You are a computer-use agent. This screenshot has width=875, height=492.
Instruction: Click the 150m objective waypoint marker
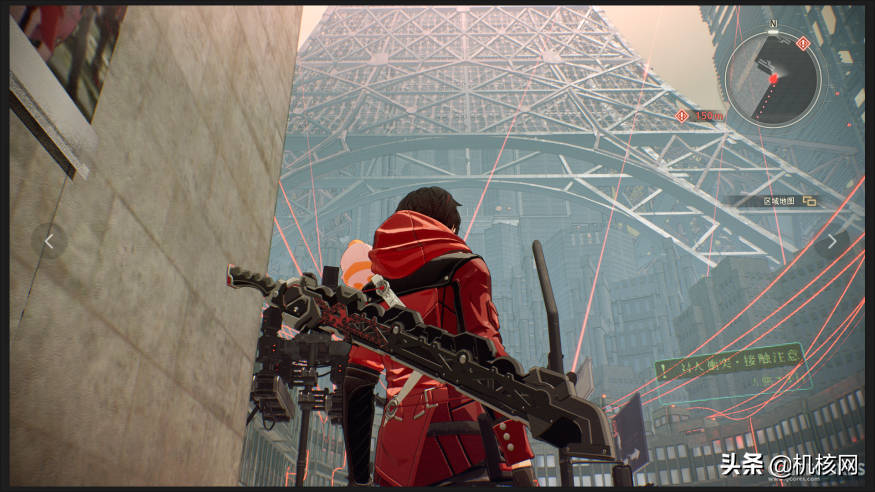point(683,116)
